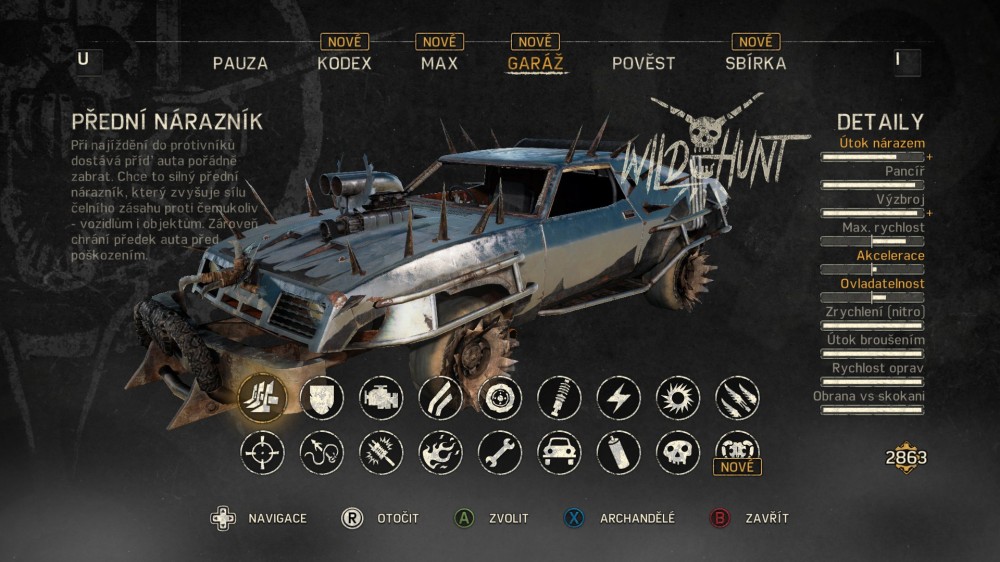Image resolution: width=1000 pixels, height=562 pixels.
Task: Select the front bumper ram upgrade icon
Action: [262, 398]
